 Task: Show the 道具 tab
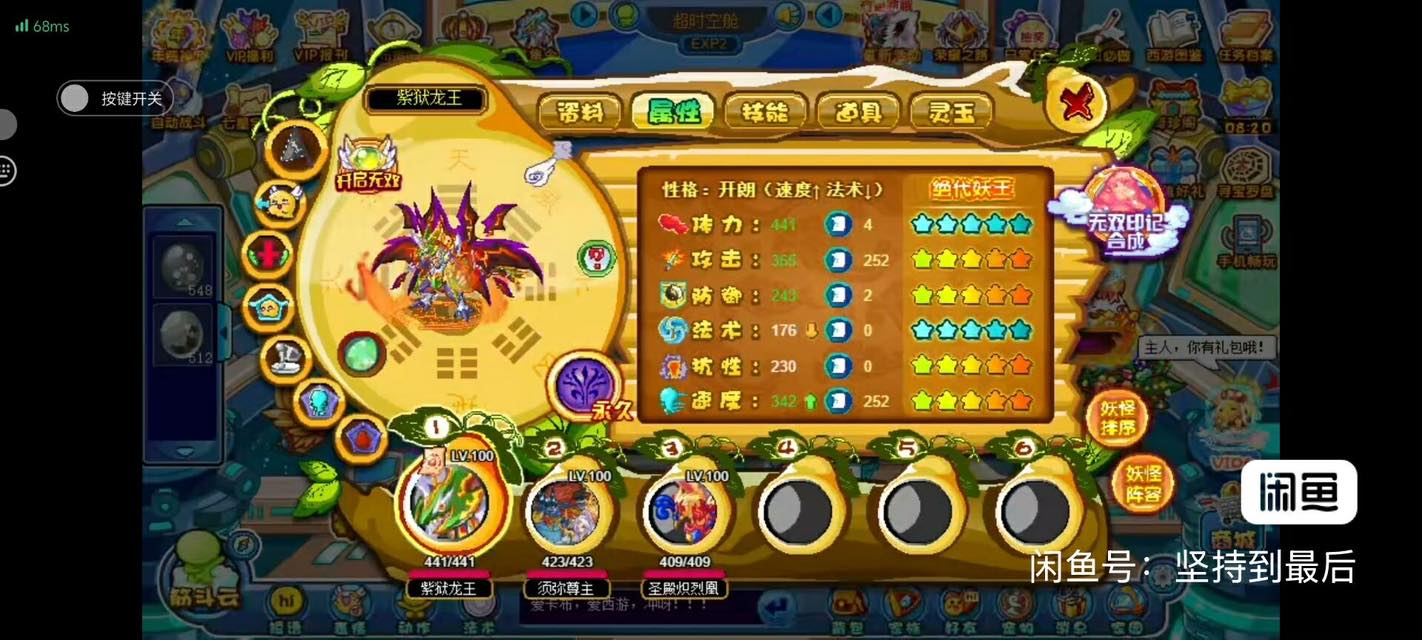[x=858, y=112]
